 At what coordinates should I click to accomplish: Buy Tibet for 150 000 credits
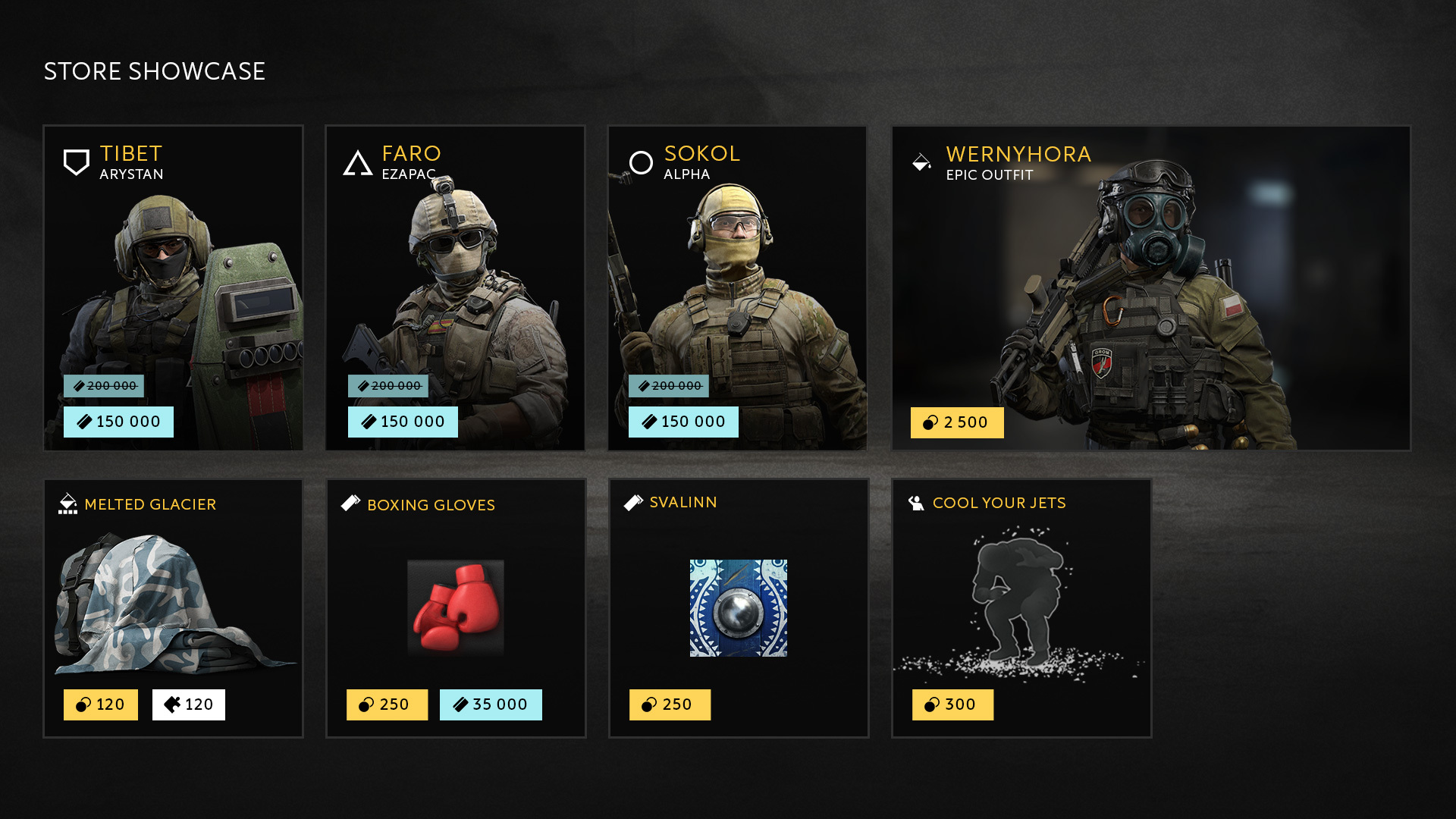[x=118, y=422]
